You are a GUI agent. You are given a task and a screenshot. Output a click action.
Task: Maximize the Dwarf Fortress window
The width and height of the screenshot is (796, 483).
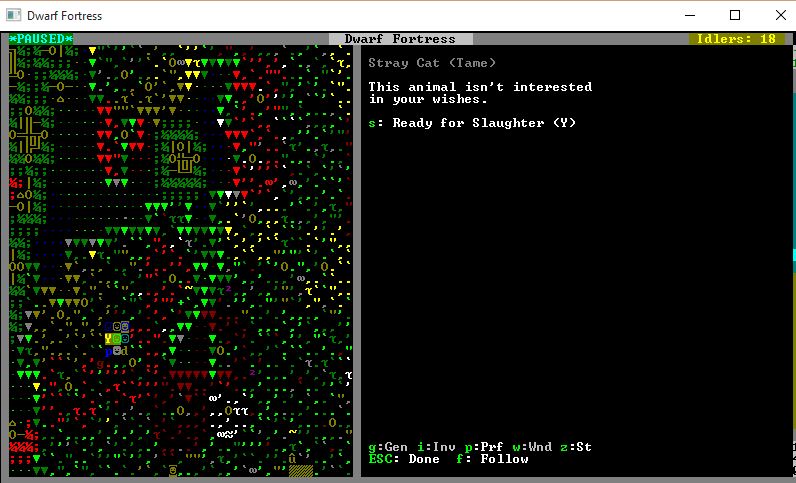point(735,15)
